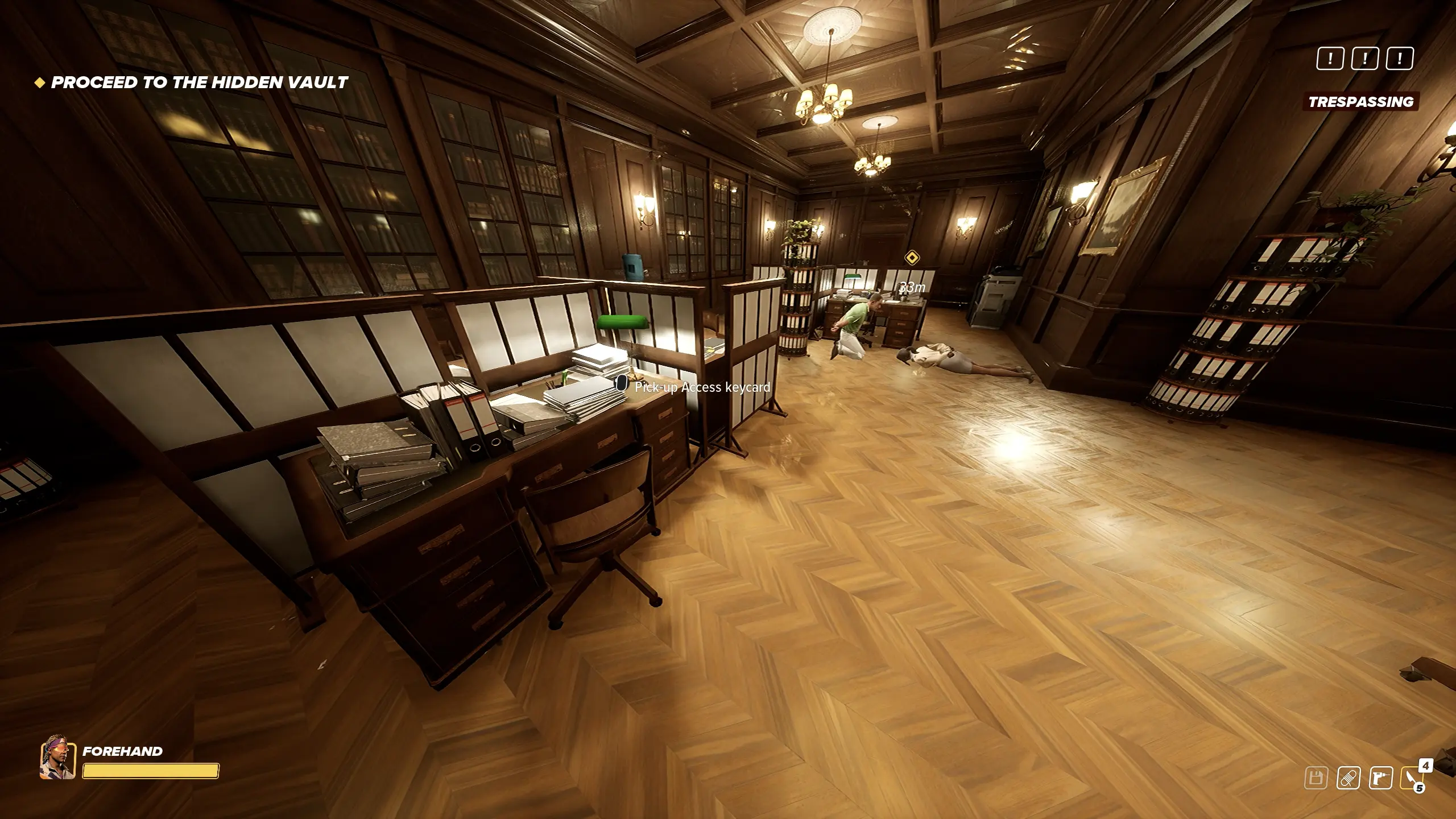Screen dimensions: 1456x819
Task: Select the floppy disk equipment slot
Action: (x=1316, y=778)
